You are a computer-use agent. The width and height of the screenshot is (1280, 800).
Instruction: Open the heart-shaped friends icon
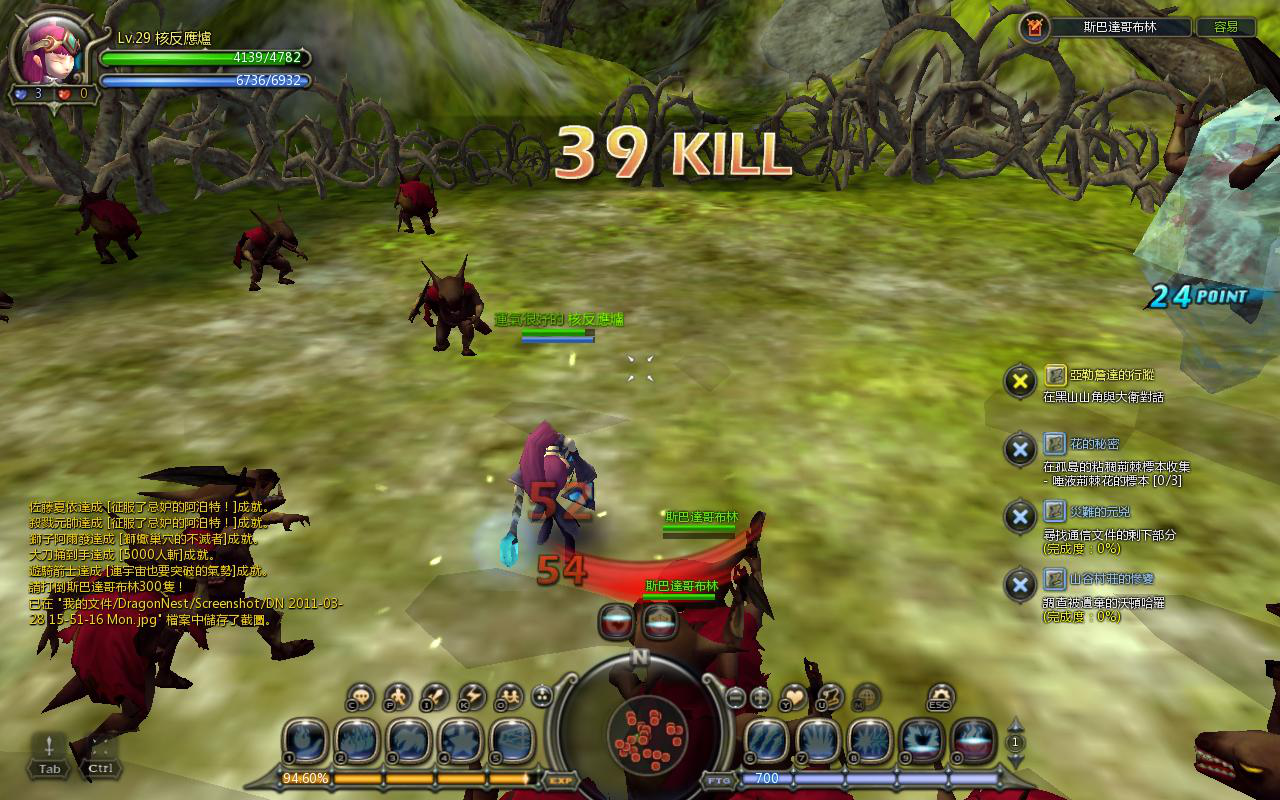tap(793, 696)
